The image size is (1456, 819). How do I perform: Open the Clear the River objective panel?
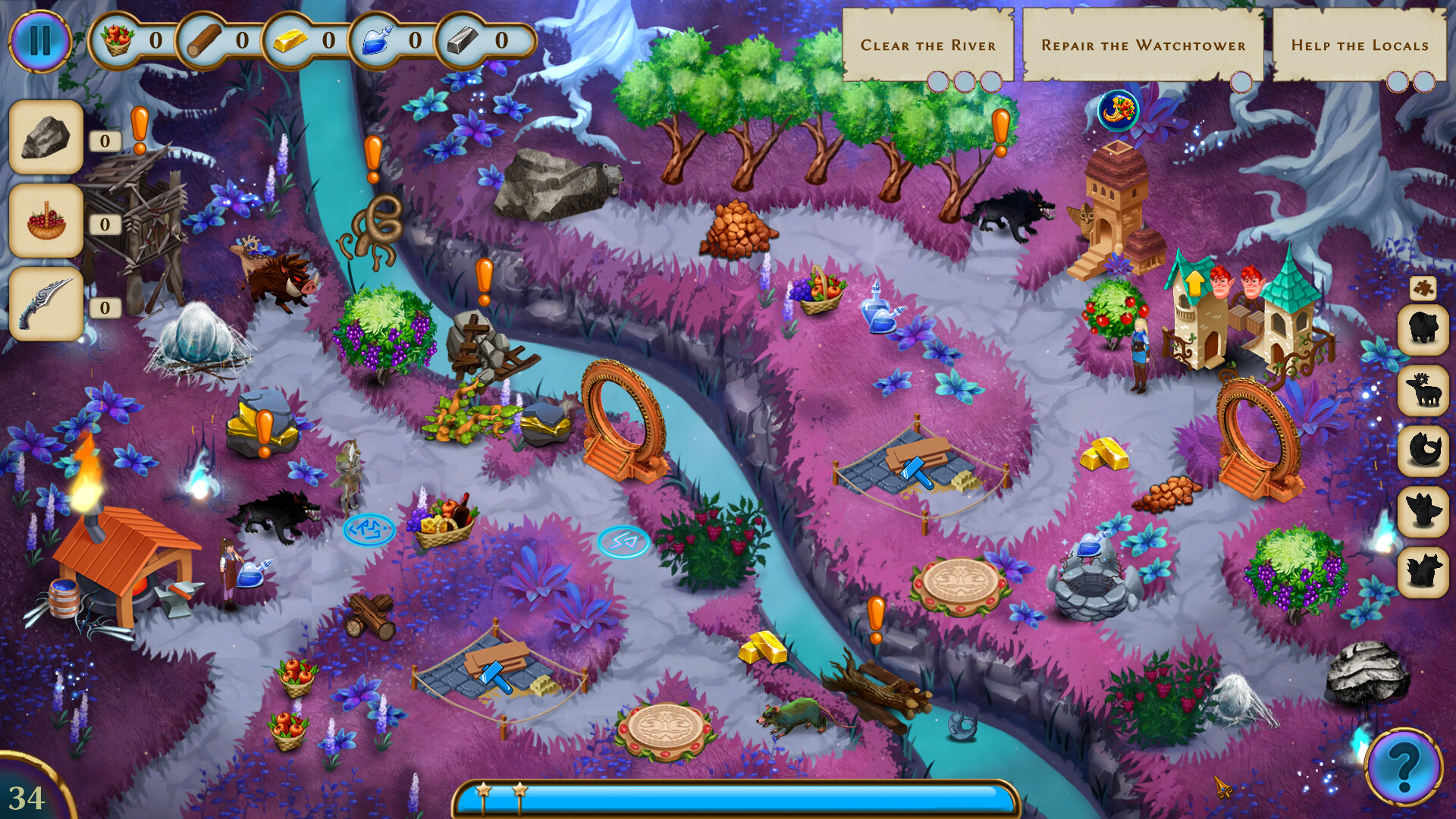pos(929,45)
